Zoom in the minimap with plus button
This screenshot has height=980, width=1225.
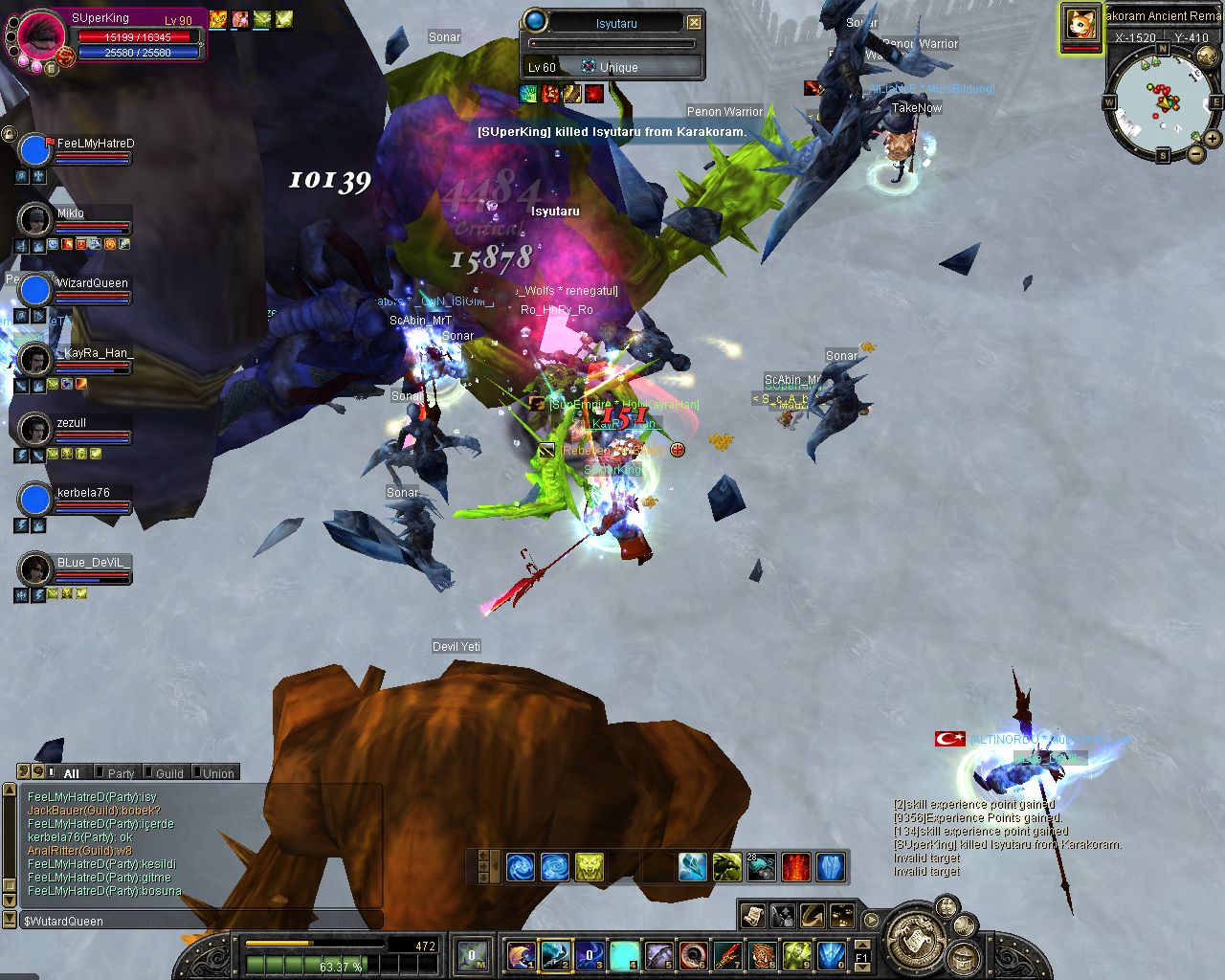tap(1214, 139)
